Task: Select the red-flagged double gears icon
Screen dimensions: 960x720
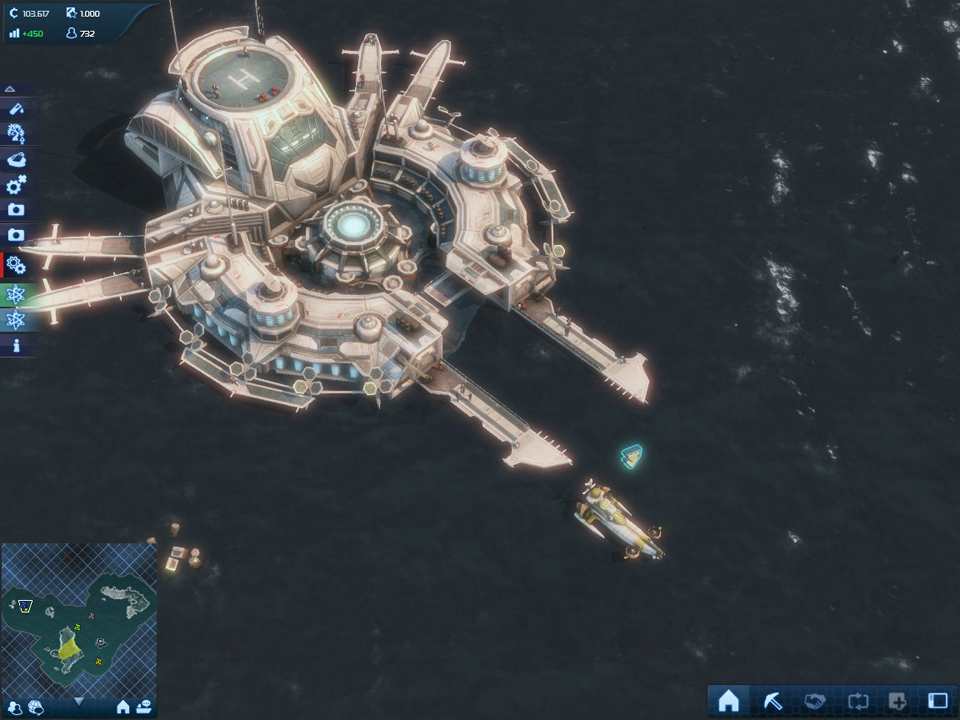Action: pyautogui.click(x=16, y=264)
